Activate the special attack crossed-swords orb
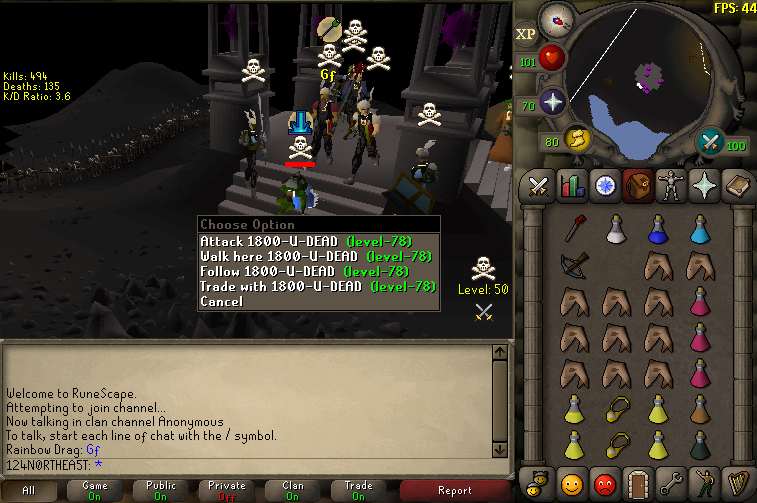The width and height of the screenshot is (757, 503). (712, 141)
